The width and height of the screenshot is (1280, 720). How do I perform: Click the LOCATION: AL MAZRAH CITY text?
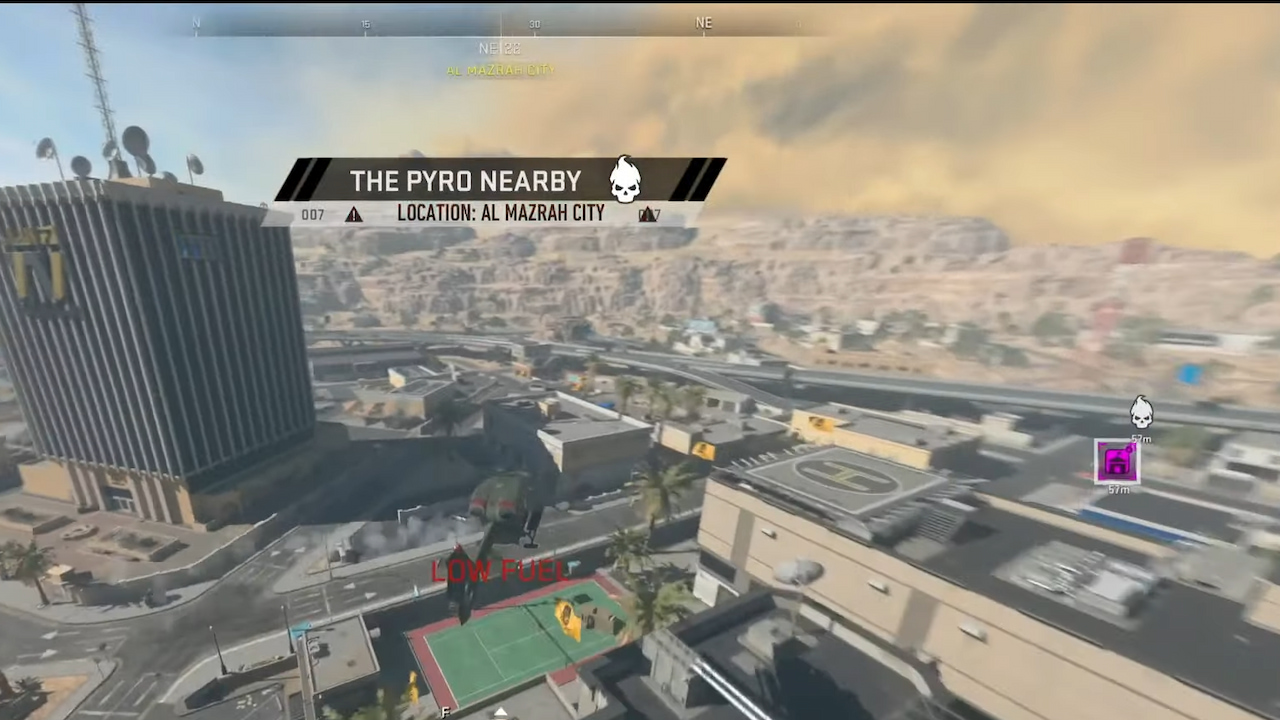point(500,213)
